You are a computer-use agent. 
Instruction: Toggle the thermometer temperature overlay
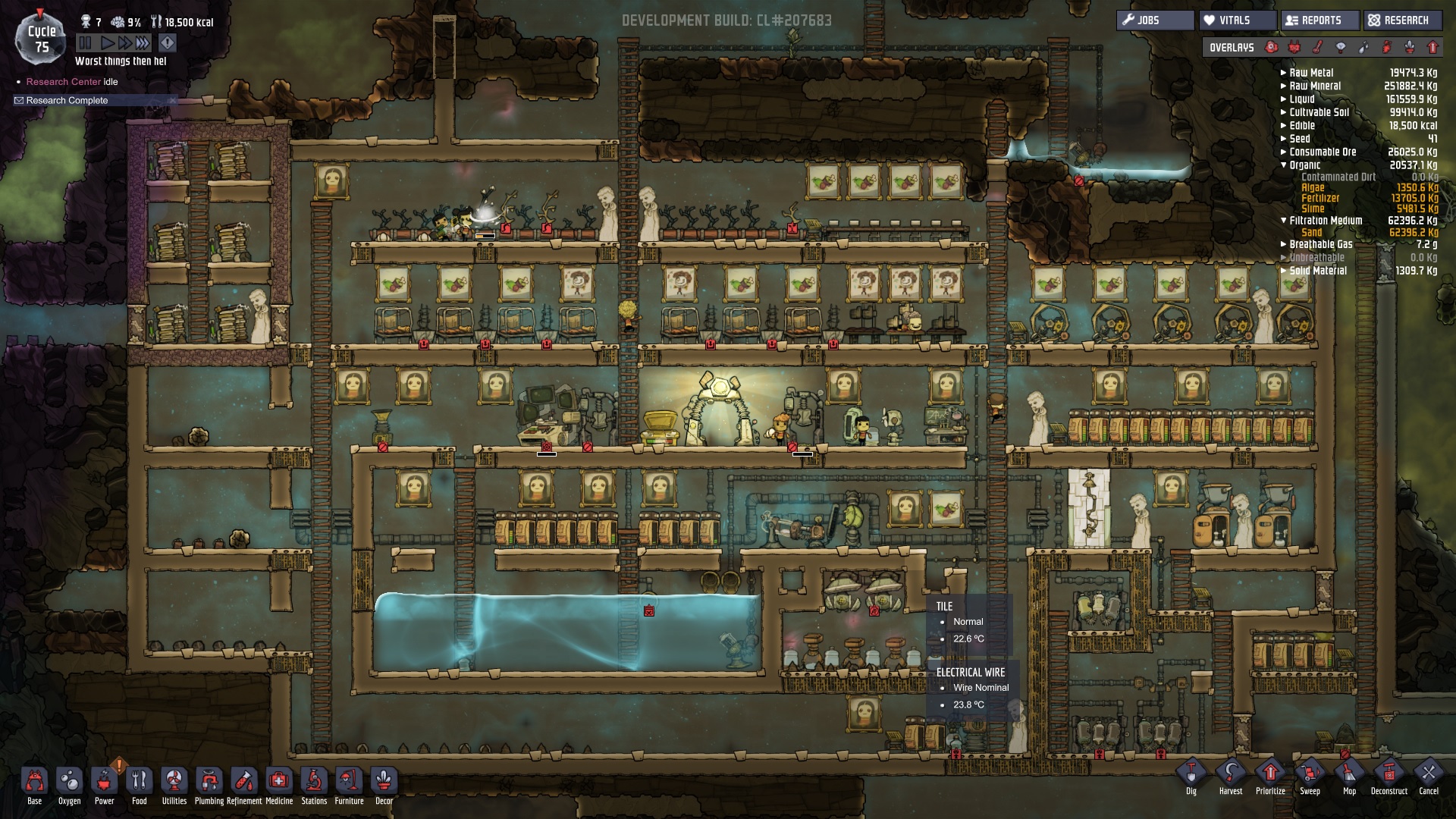1318,47
